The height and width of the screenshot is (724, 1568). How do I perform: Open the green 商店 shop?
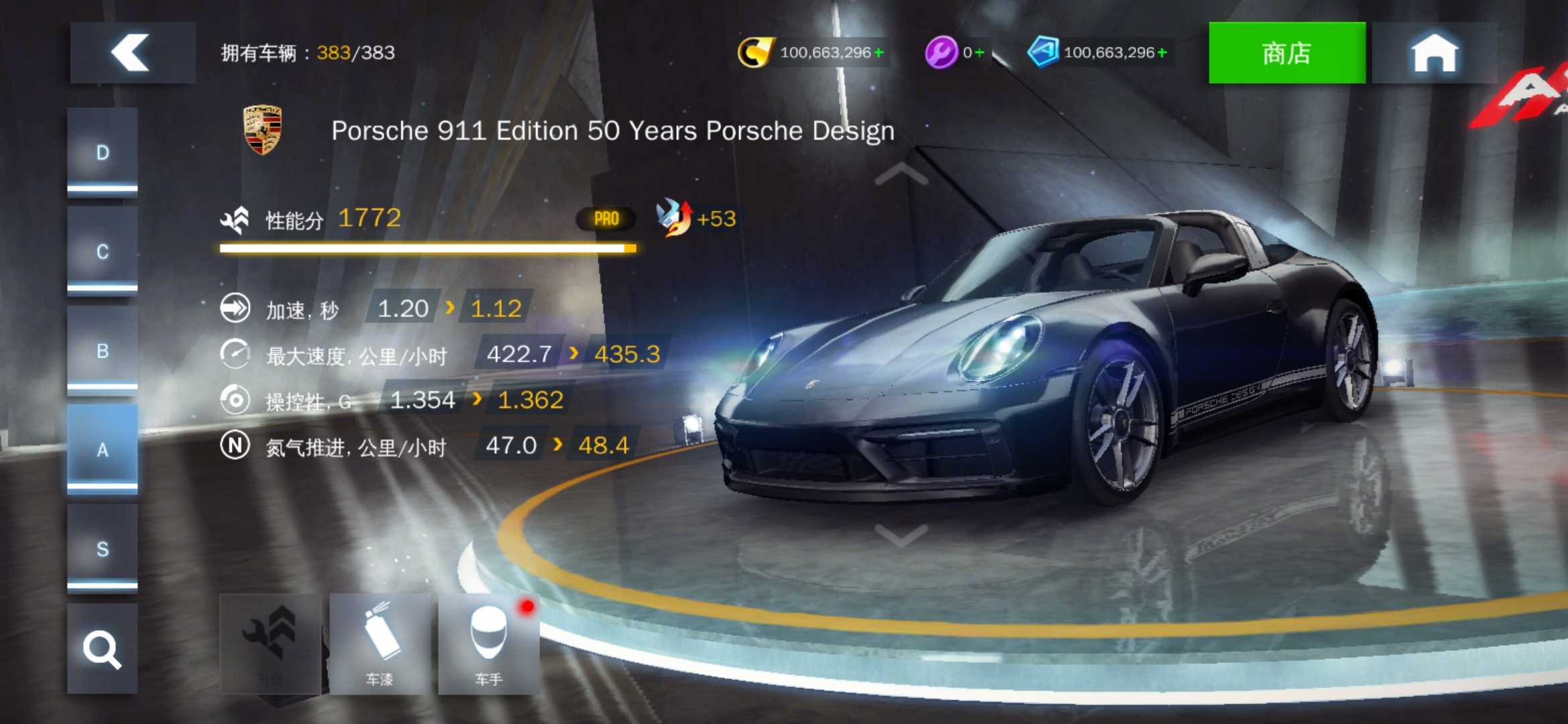click(x=1286, y=53)
